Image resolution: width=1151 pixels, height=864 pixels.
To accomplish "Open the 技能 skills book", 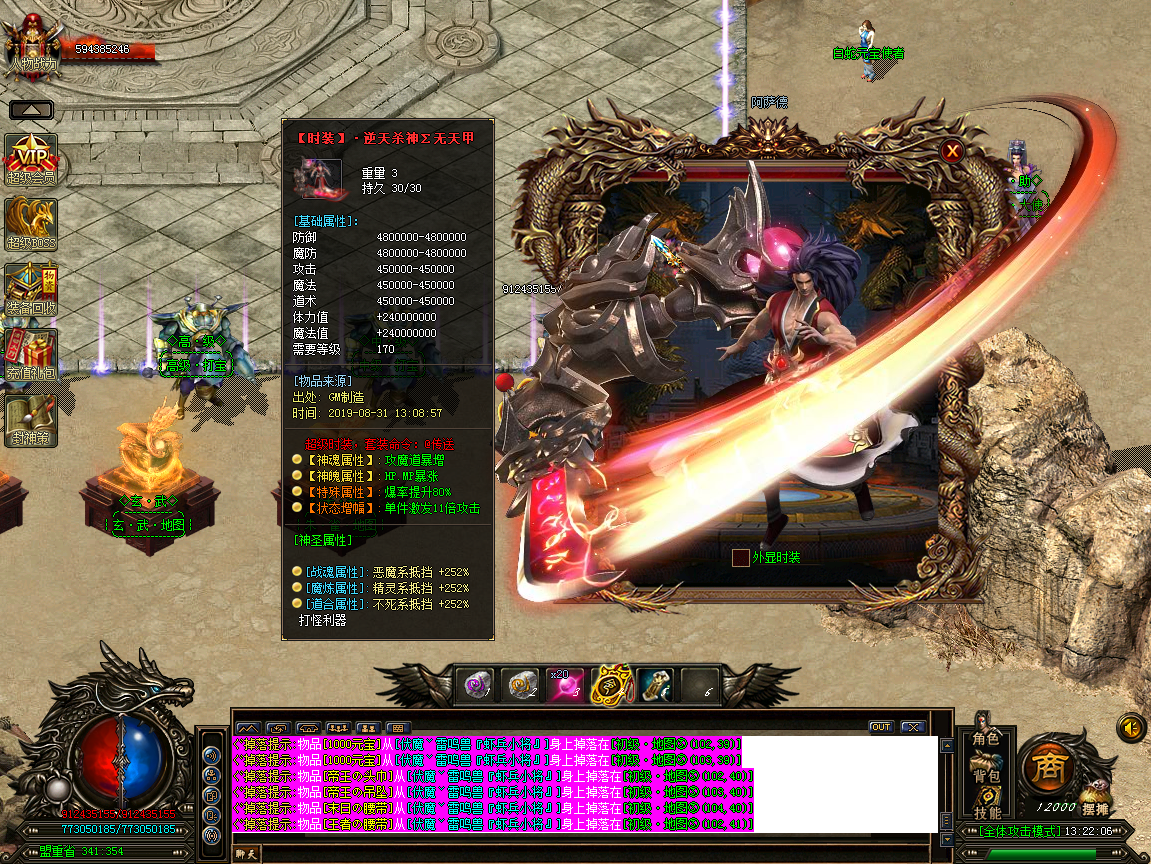I will (986, 810).
